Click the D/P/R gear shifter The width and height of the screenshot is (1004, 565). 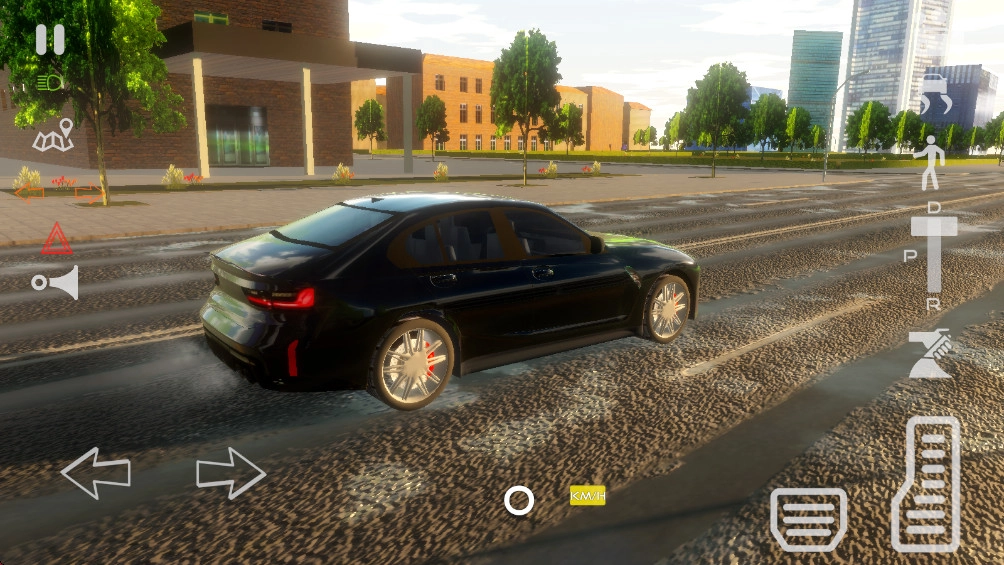click(934, 254)
